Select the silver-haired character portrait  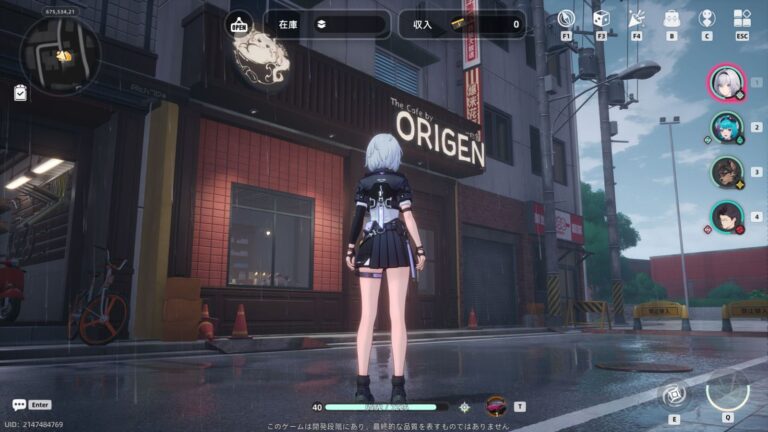tap(726, 83)
